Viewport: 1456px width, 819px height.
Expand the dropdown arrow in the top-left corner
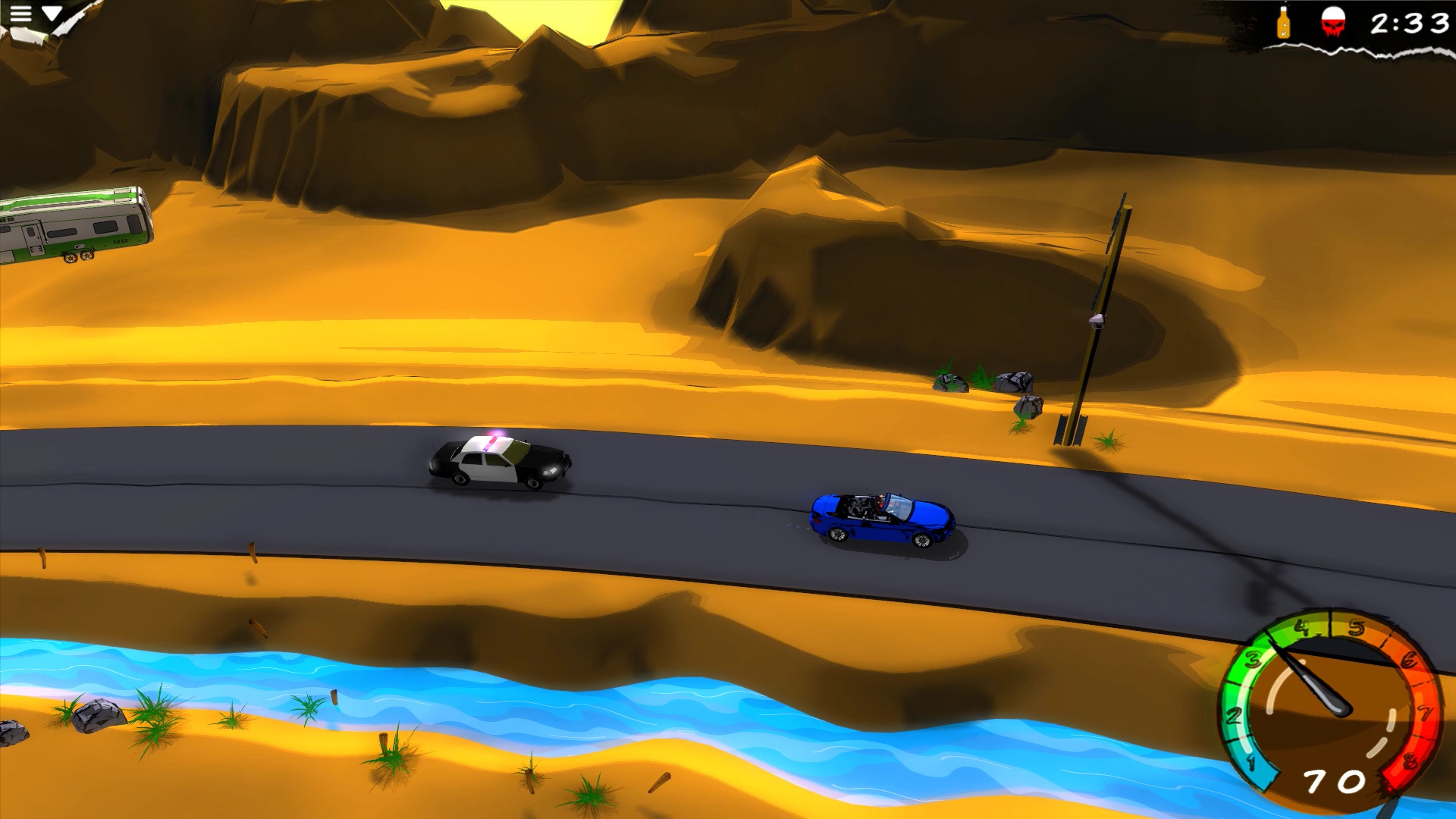click(x=52, y=12)
